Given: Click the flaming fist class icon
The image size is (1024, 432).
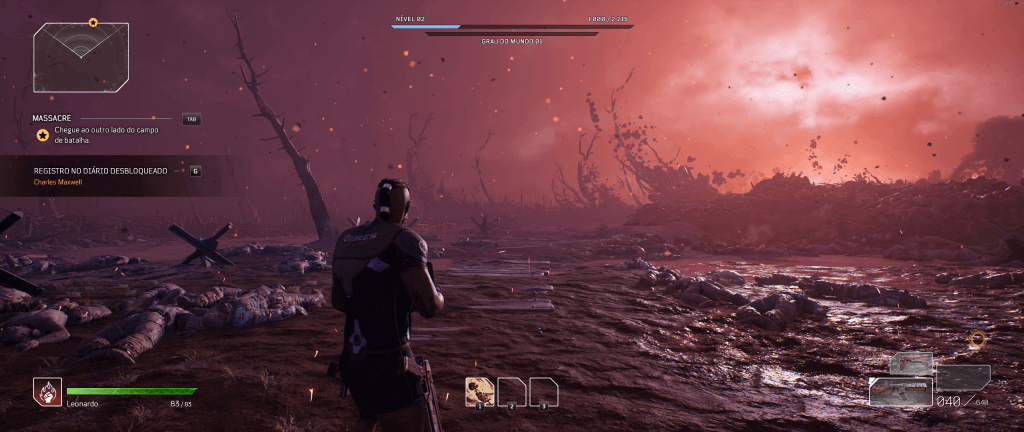Looking at the screenshot, I should click(47, 391).
